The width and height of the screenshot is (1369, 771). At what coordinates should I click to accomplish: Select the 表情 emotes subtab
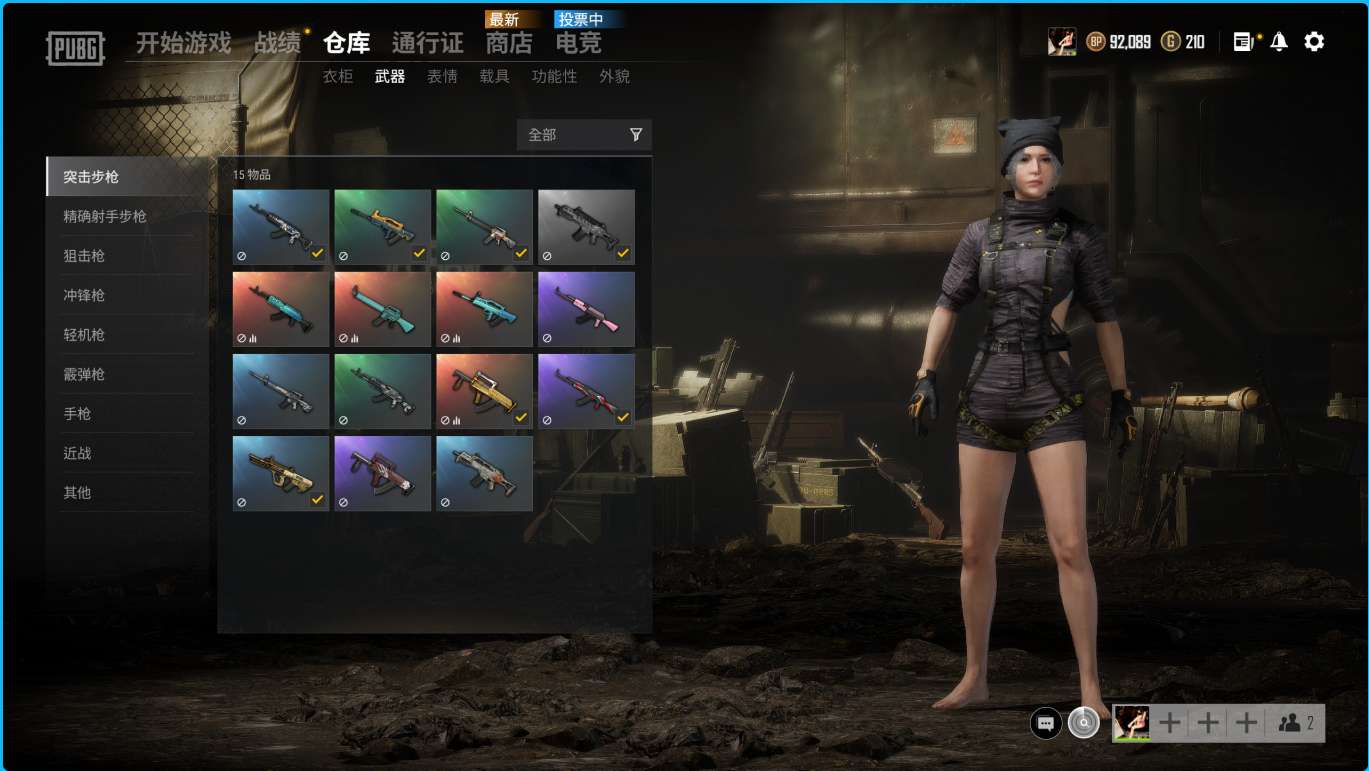point(442,76)
